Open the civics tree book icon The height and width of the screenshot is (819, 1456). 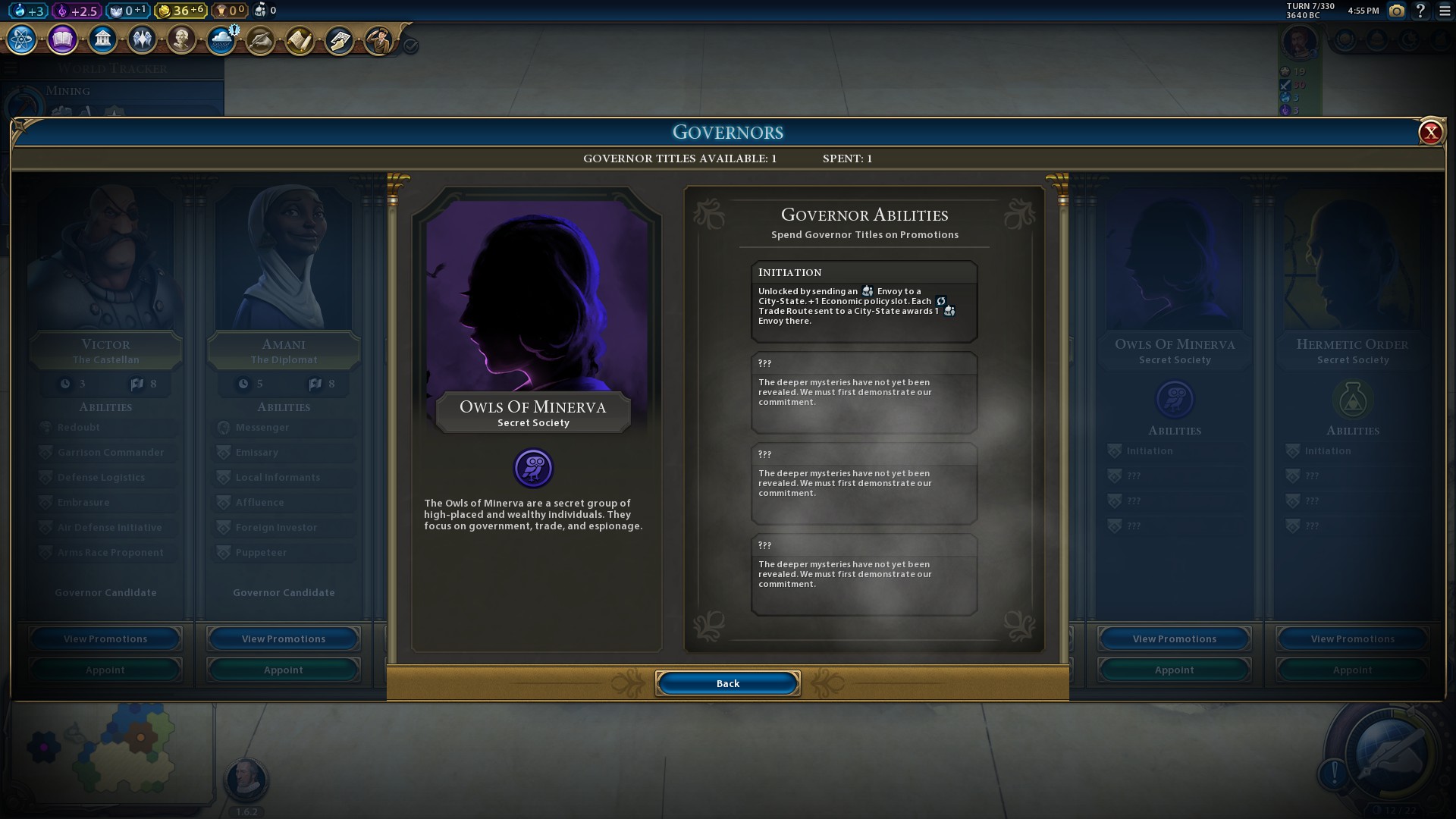62,39
